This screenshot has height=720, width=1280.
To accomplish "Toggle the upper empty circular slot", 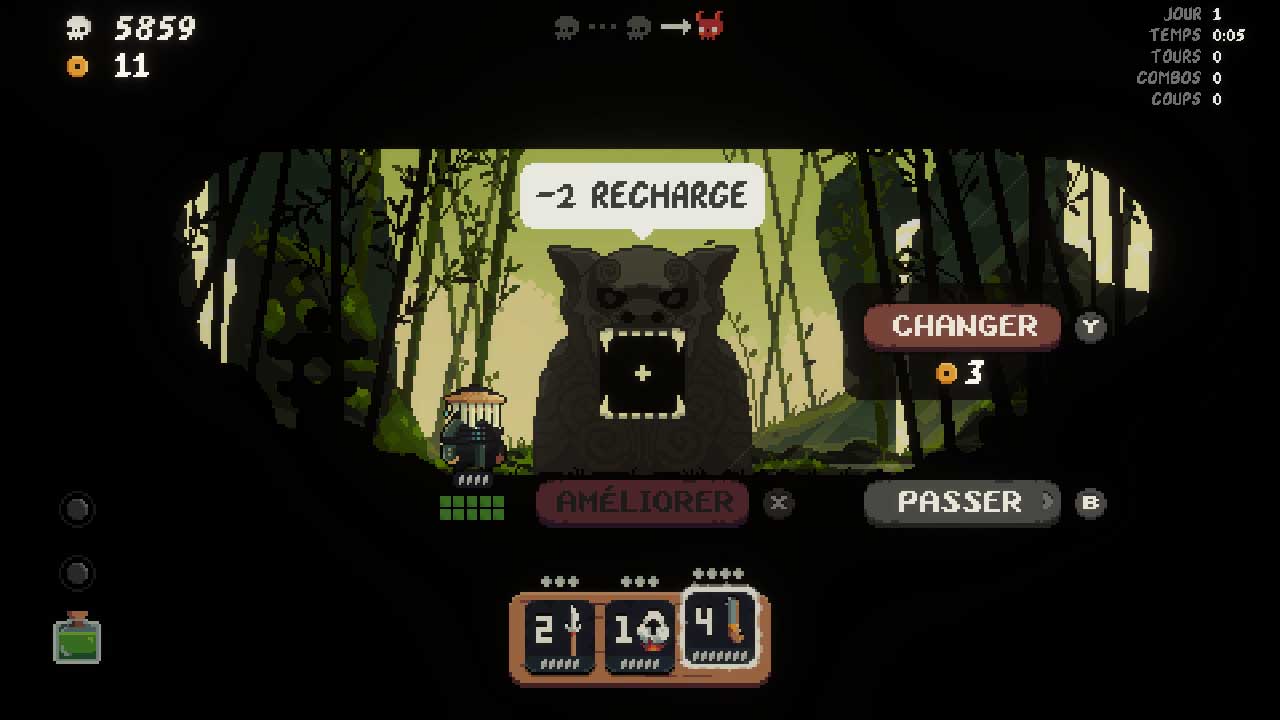I will point(77,510).
